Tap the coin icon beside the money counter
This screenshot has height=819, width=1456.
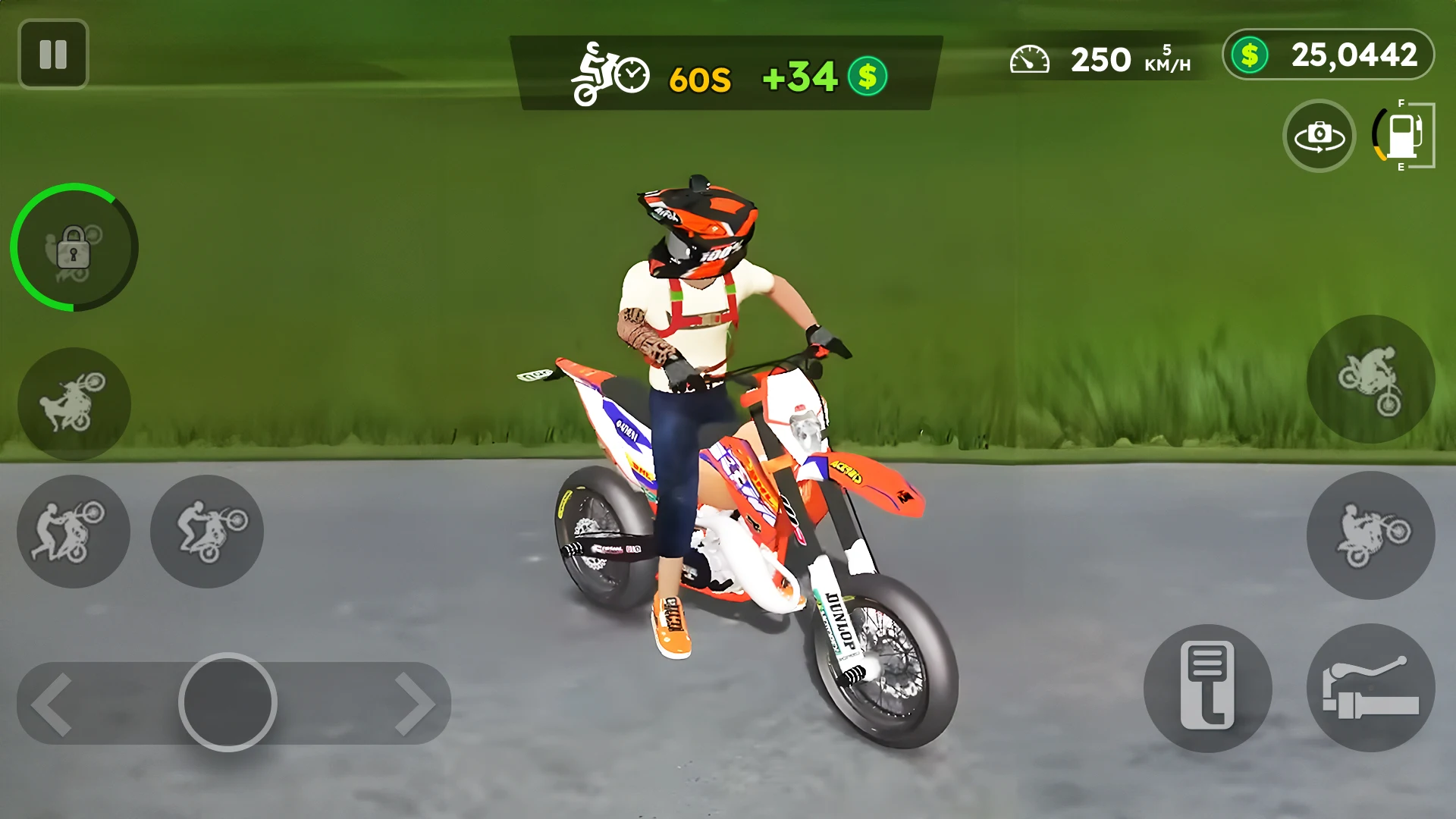coord(867,76)
